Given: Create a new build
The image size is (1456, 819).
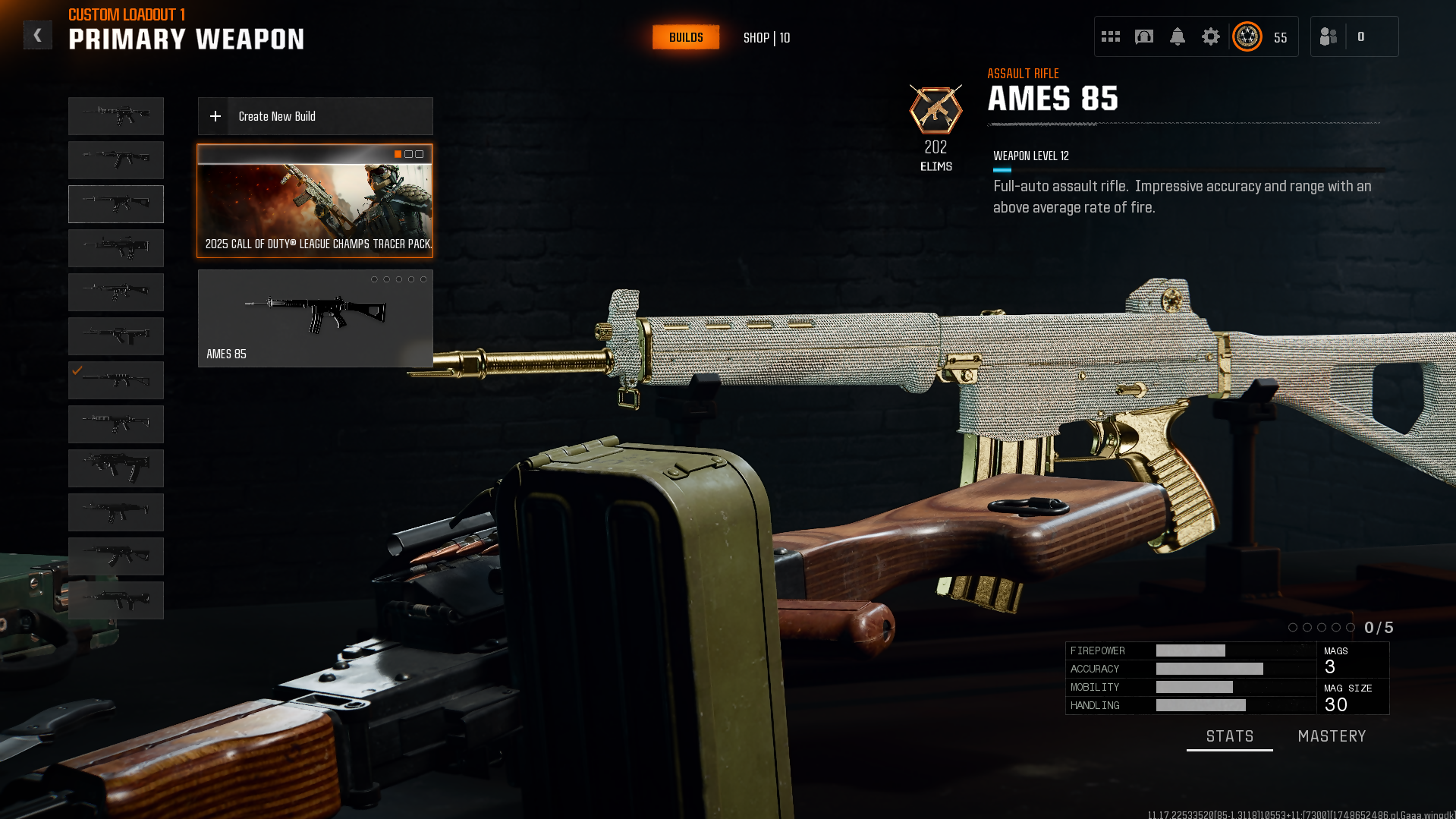Looking at the screenshot, I should click(x=315, y=116).
